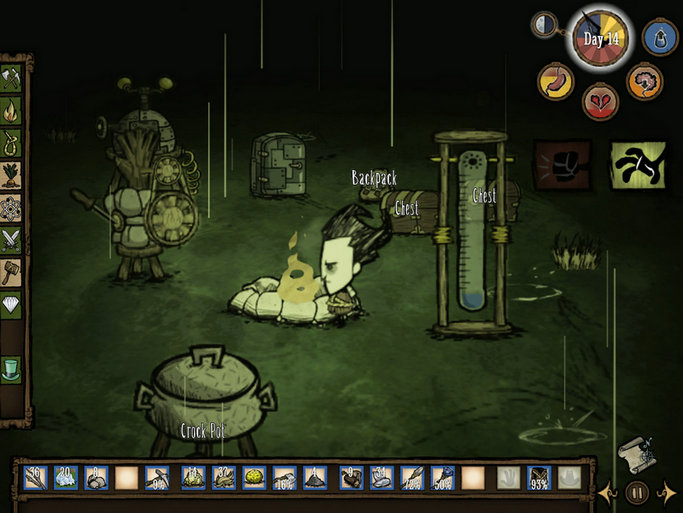Select the inventory stack of 56
683x513 pixels.
[x=35, y=479]
